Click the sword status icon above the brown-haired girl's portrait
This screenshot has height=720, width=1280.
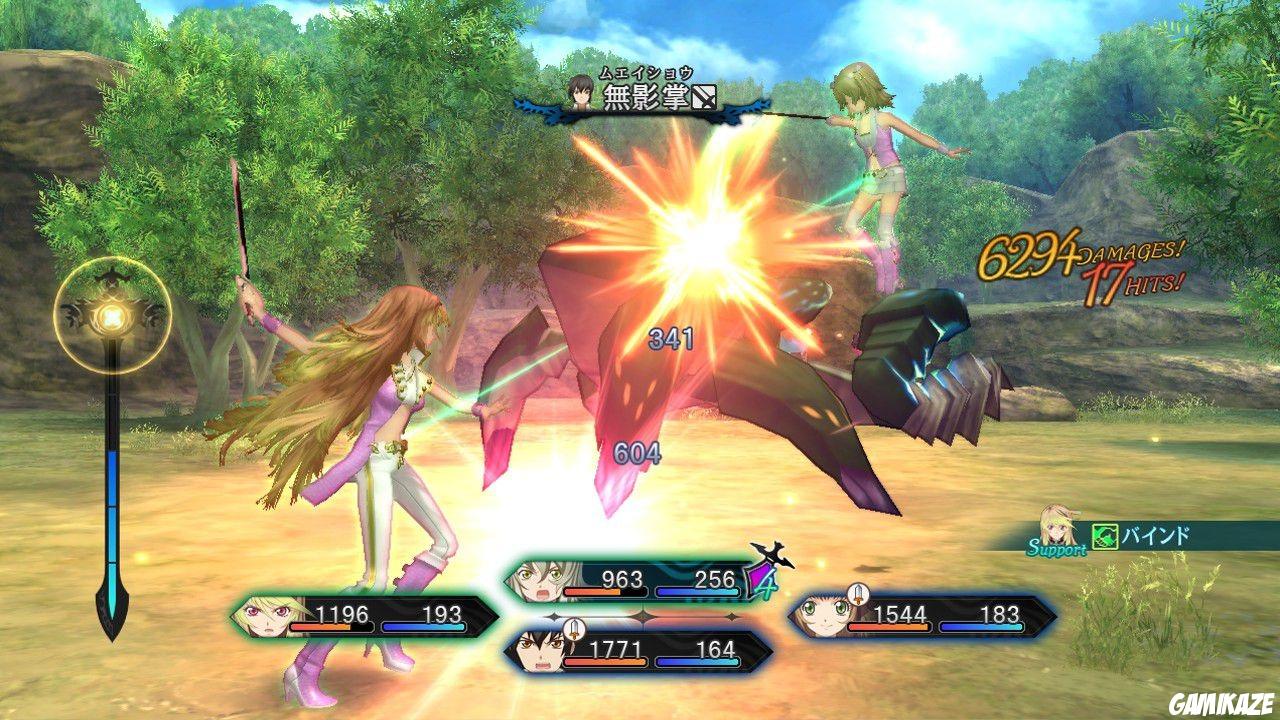858,594
